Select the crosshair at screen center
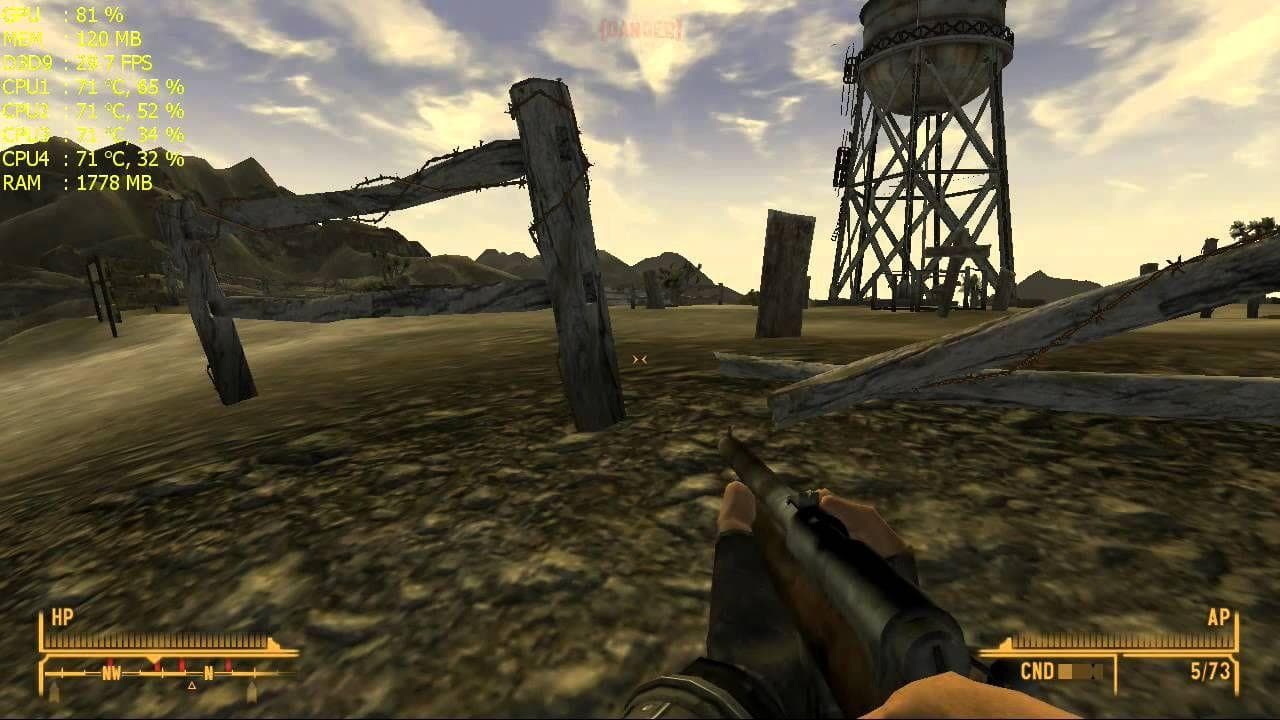This screenshot has width=1280, height=720. pos(640,358)
